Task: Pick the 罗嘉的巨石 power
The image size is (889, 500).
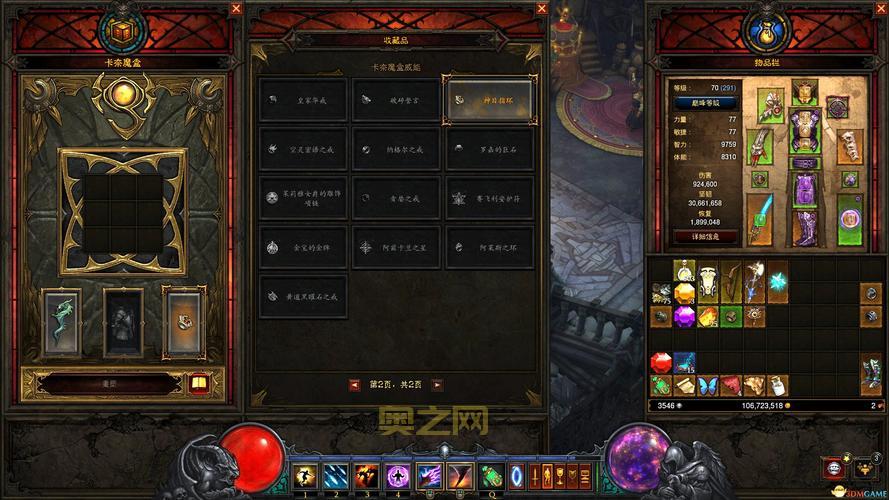Action: (x=489, y=149)
